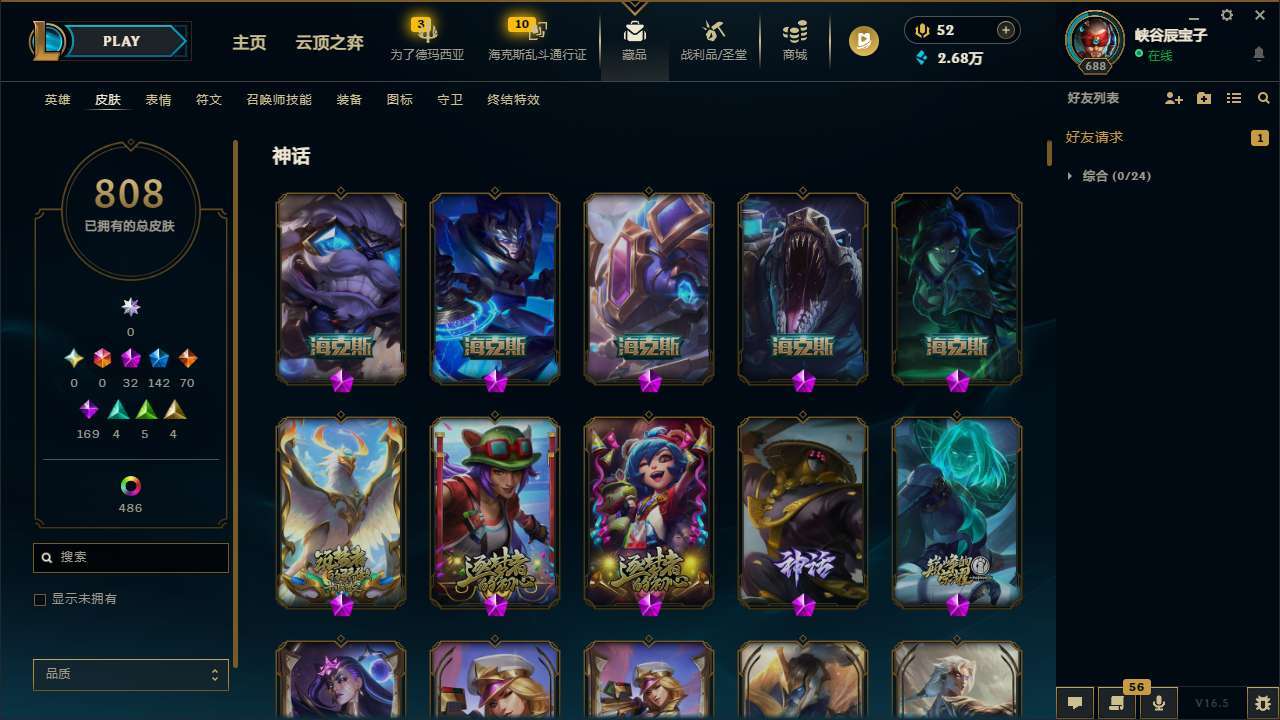The height and width of the screenshot is (720, 1280).
Task: Enable the 显示未拥有 checkbox
Action: coord(40,599)
